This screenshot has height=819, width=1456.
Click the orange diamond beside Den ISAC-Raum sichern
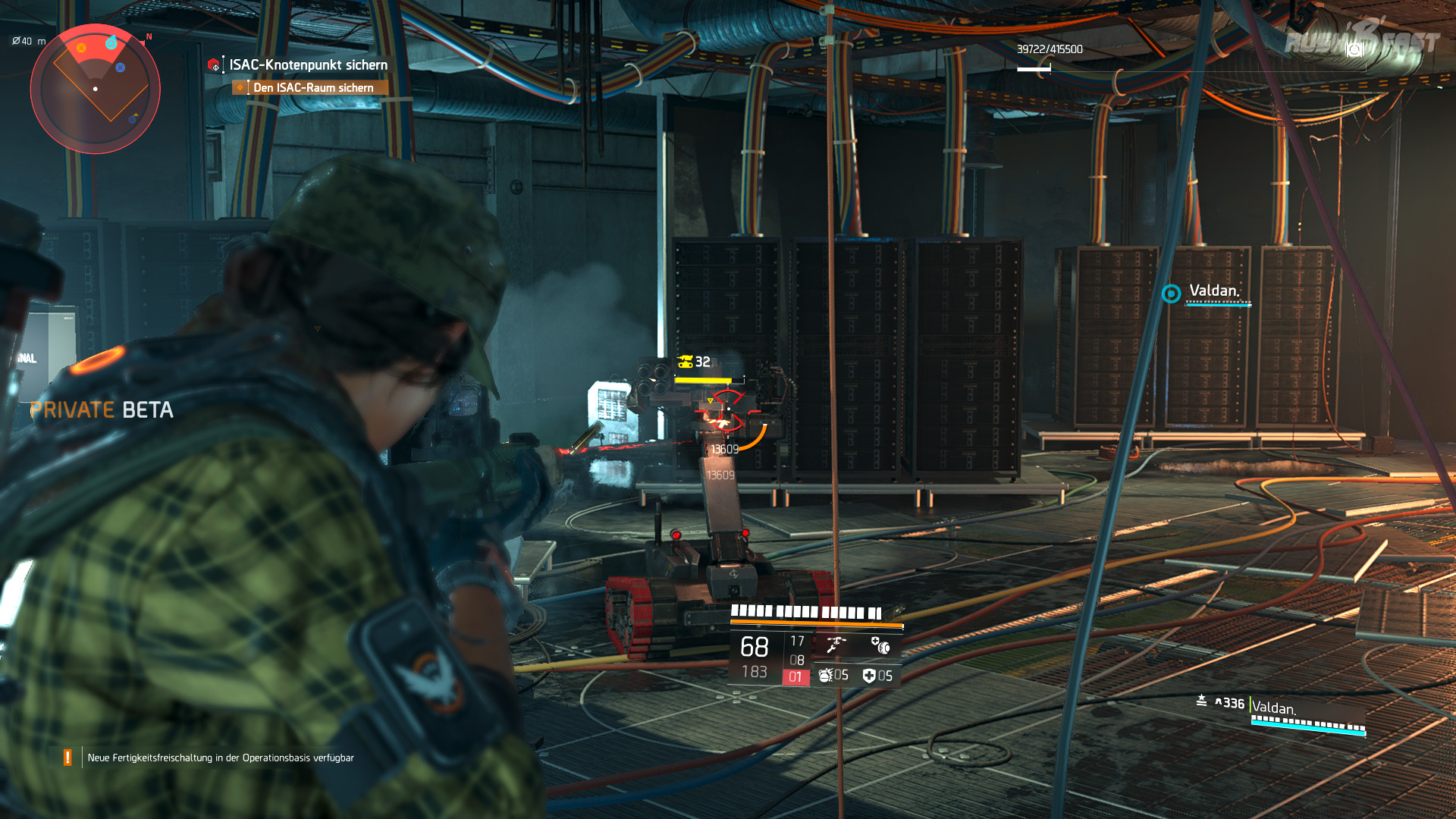pos(240,88)
